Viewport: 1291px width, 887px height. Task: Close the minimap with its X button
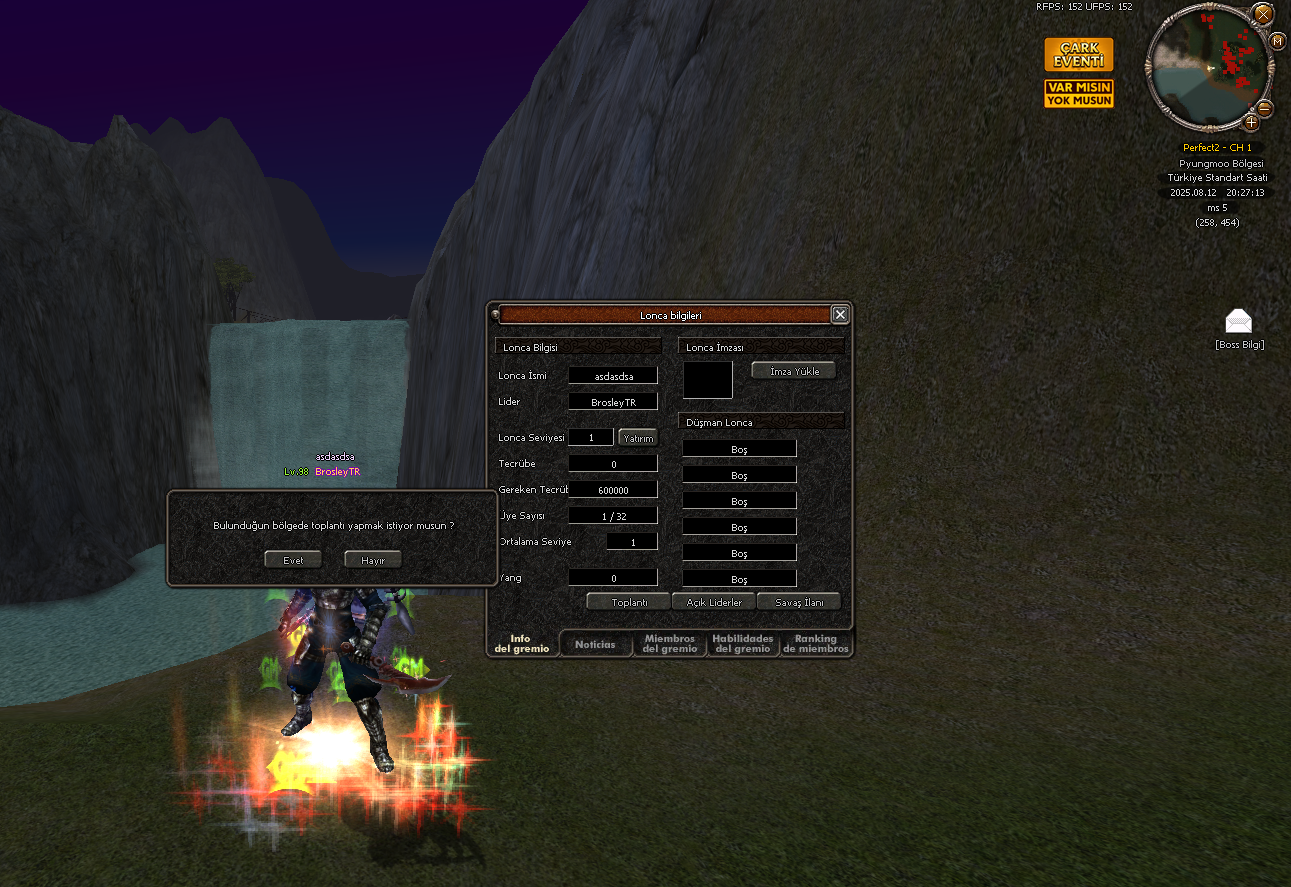(x=1263, y=14)
